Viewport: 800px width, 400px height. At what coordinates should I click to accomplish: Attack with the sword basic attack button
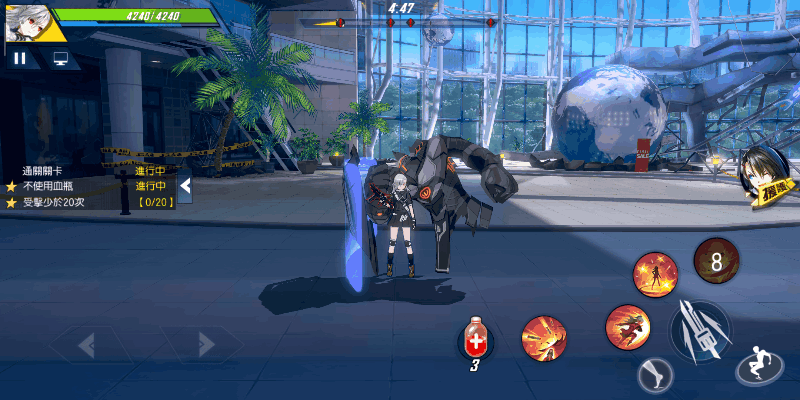tap(700, 331)
